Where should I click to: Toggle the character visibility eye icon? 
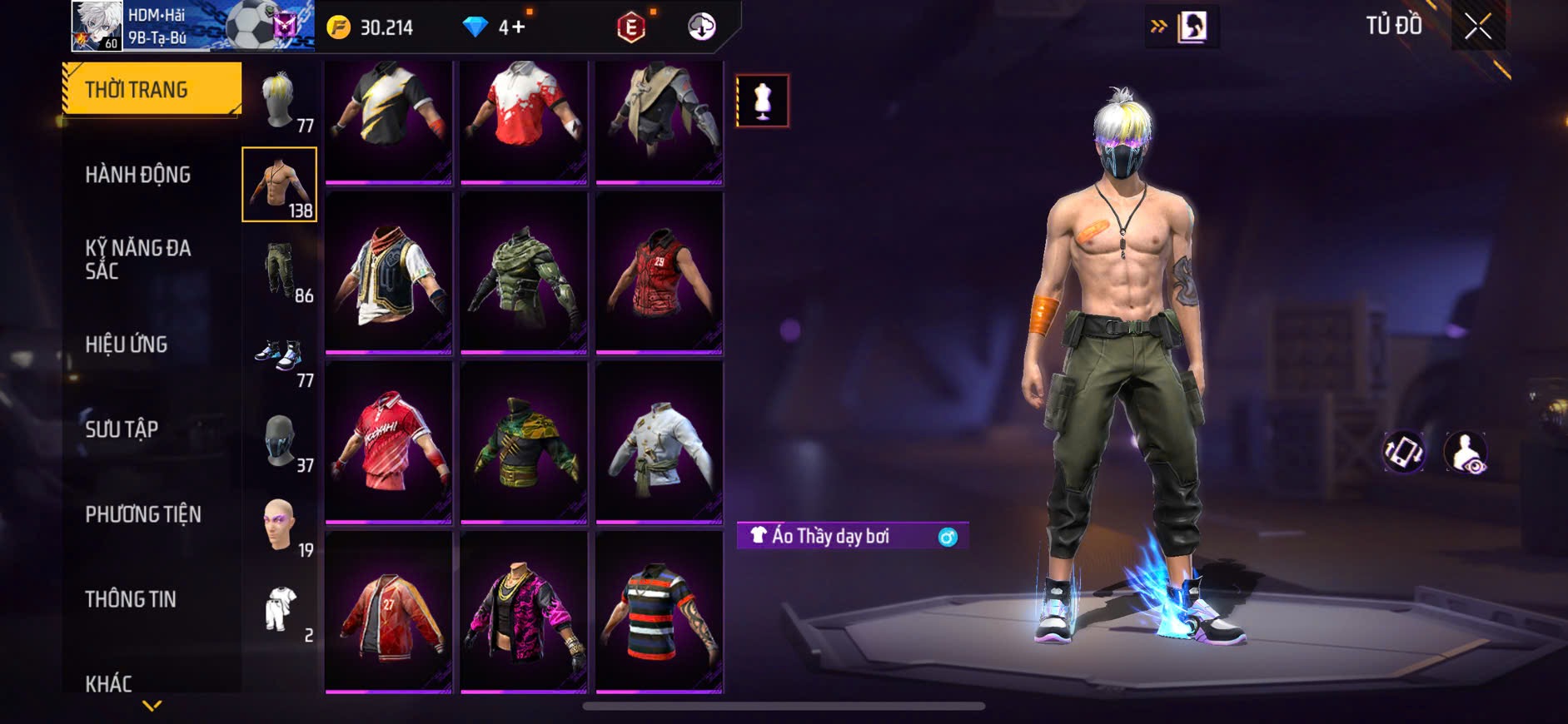click(1466, 453)
